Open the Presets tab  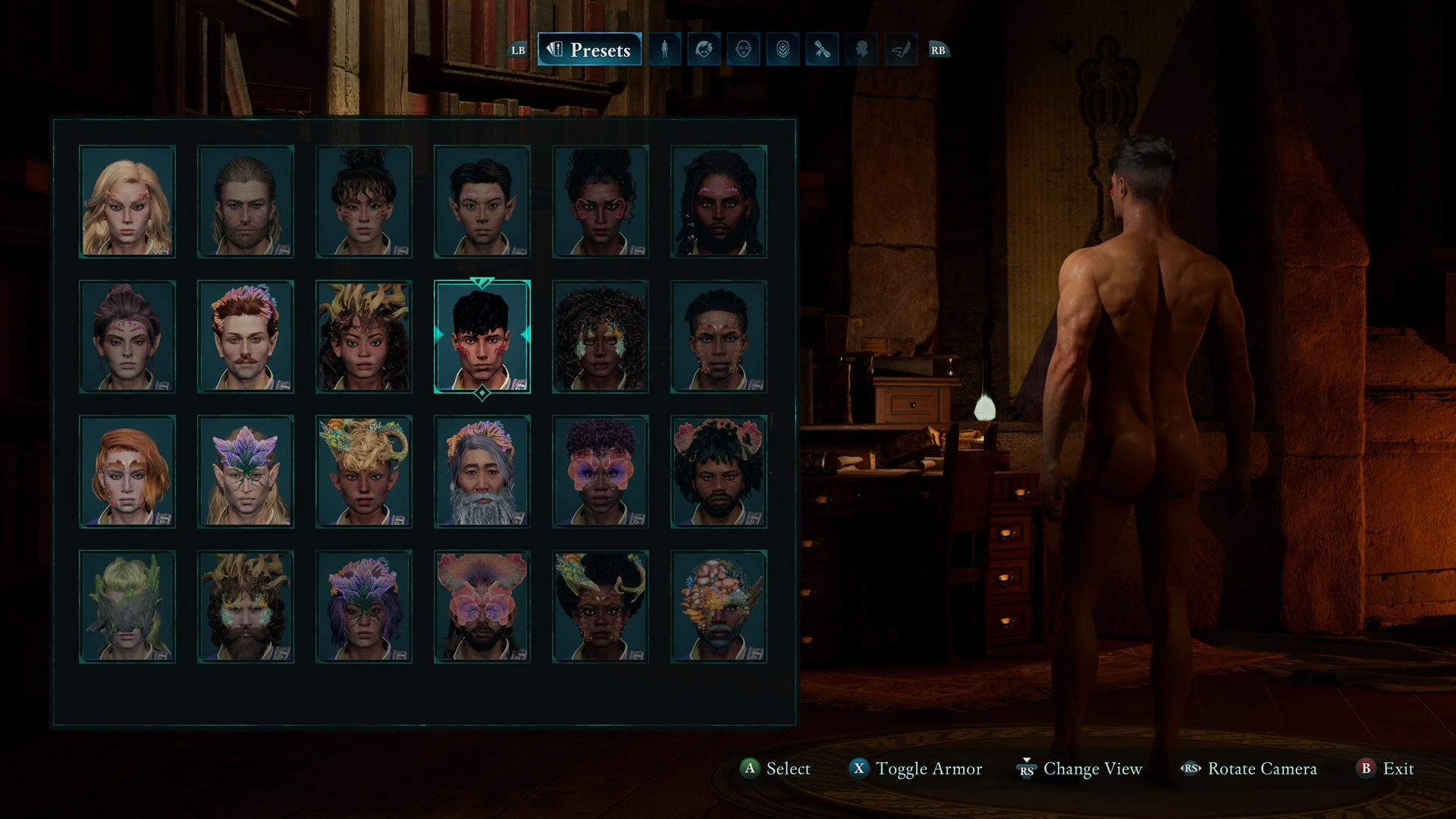pyautogui.click(x=589, y=50)
